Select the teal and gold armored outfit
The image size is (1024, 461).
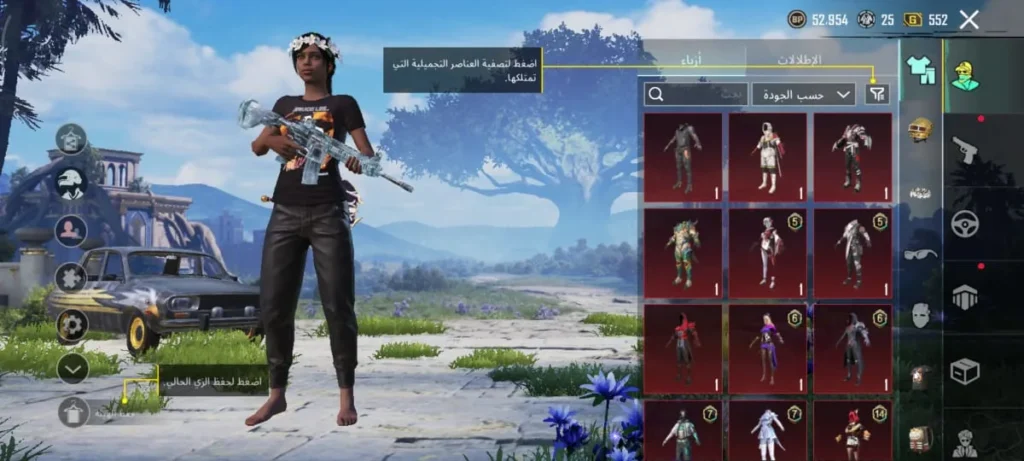(683, 247)
